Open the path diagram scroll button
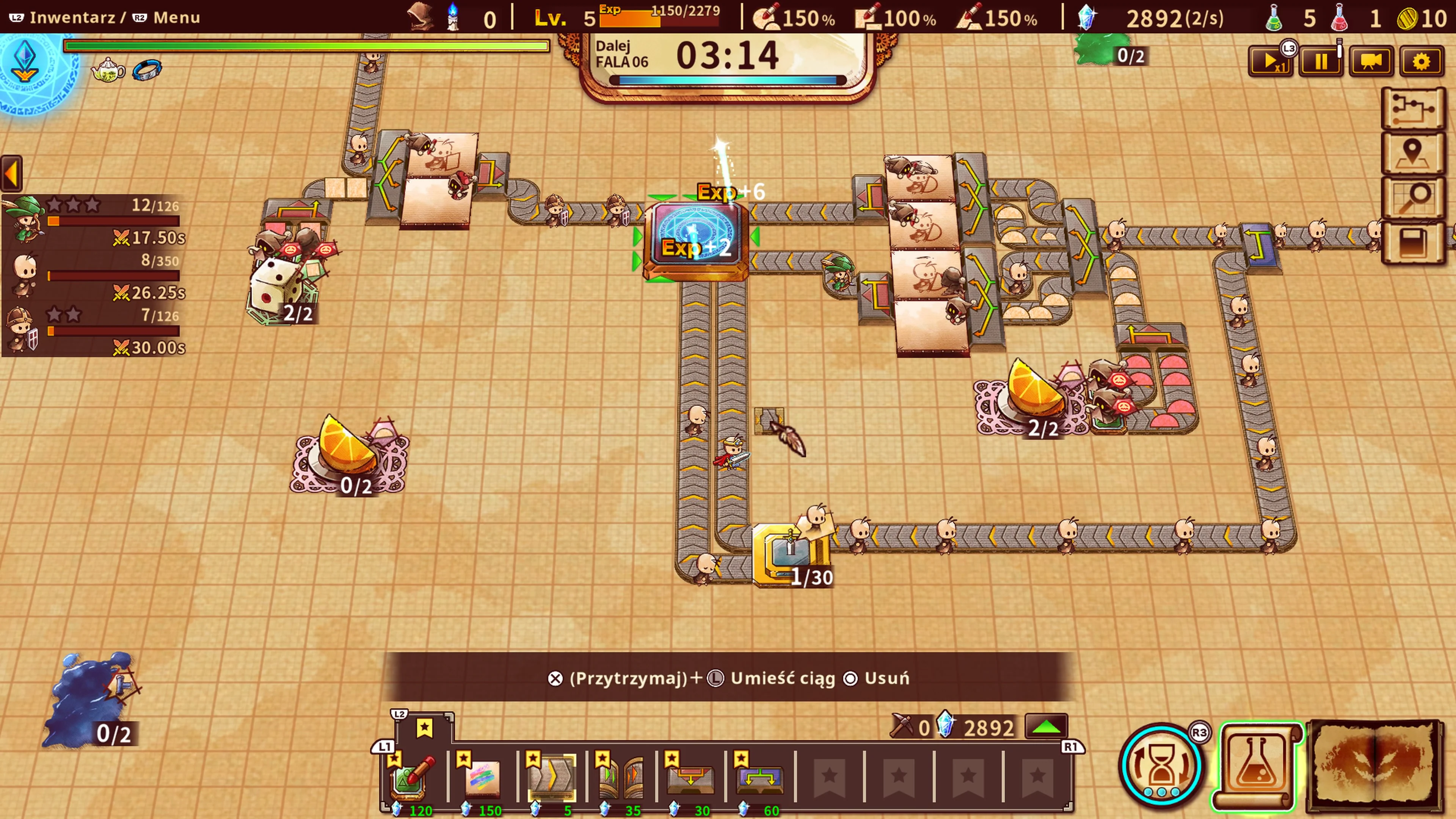The image size is (1456, 819). coord(1412,107)
